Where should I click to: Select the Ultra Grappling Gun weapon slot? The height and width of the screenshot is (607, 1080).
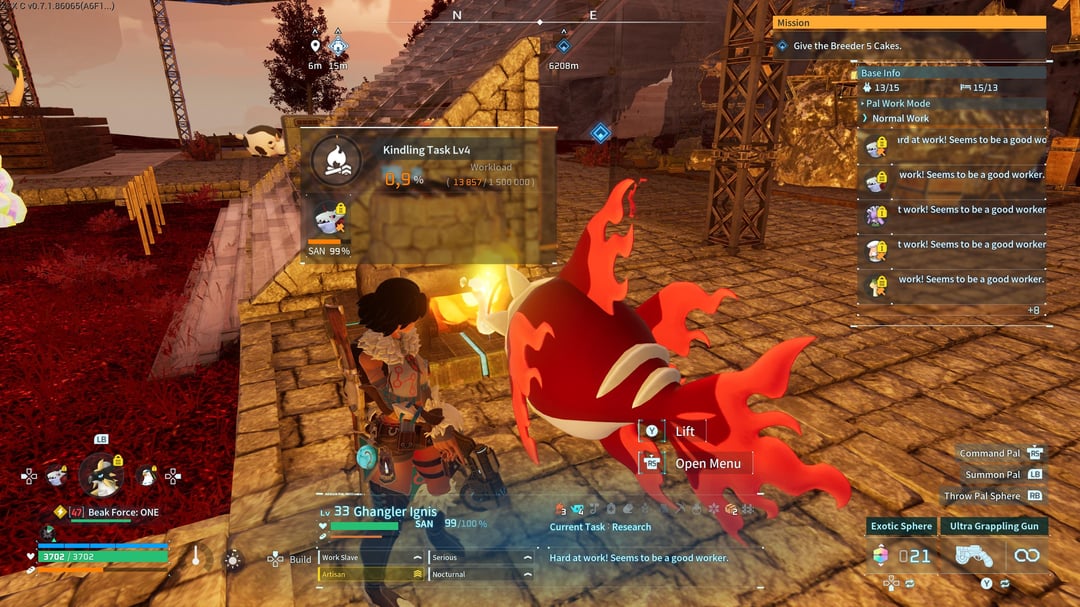[994, 526]
